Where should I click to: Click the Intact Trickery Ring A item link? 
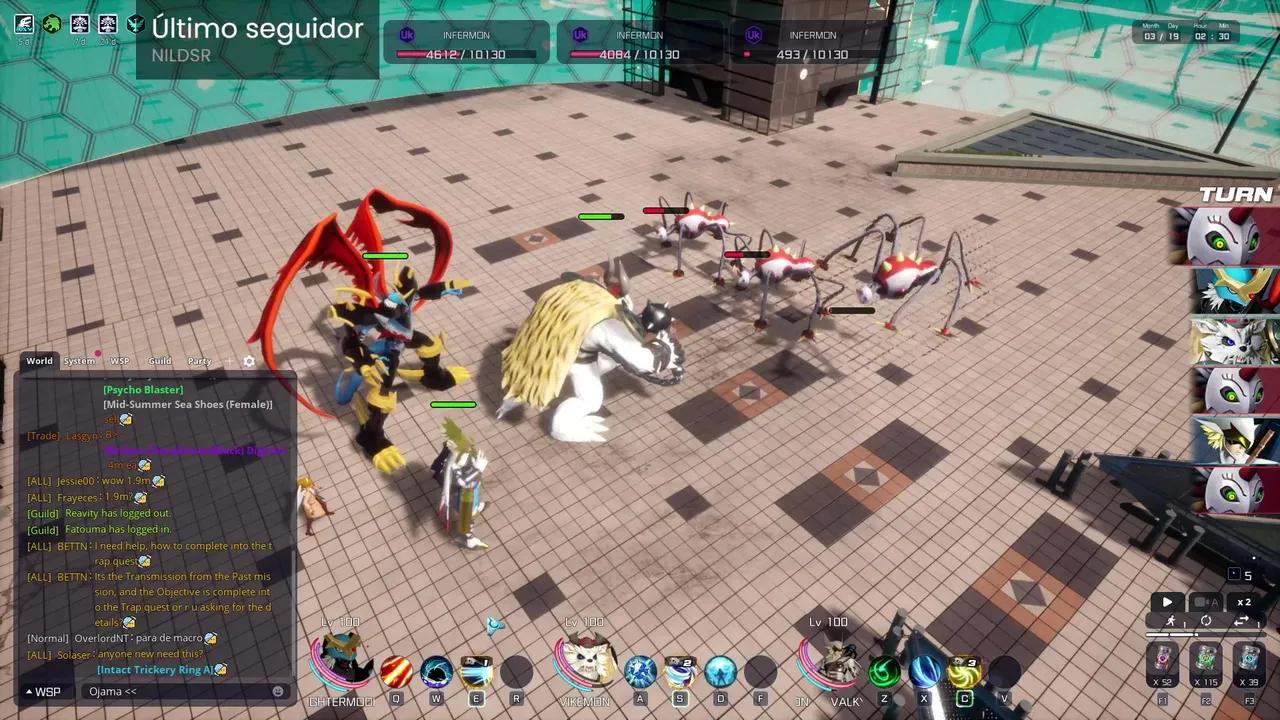point(155,670)
